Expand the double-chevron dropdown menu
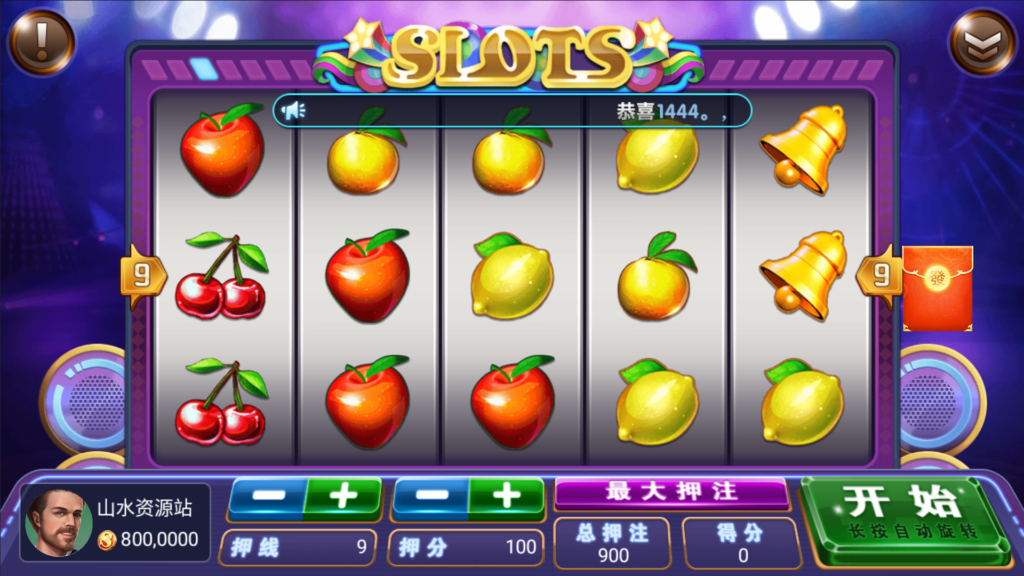The height and width of the screenshot is (576, 1024). (x=981, y=41)
